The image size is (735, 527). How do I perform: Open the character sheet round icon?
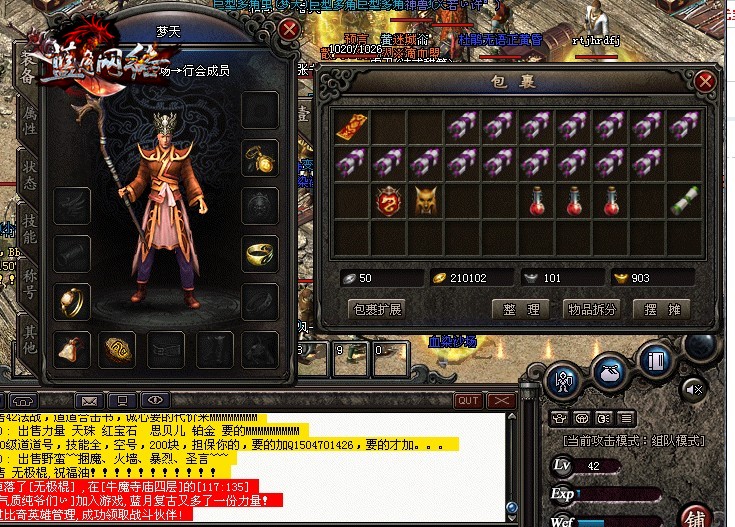tap(564, 380)
